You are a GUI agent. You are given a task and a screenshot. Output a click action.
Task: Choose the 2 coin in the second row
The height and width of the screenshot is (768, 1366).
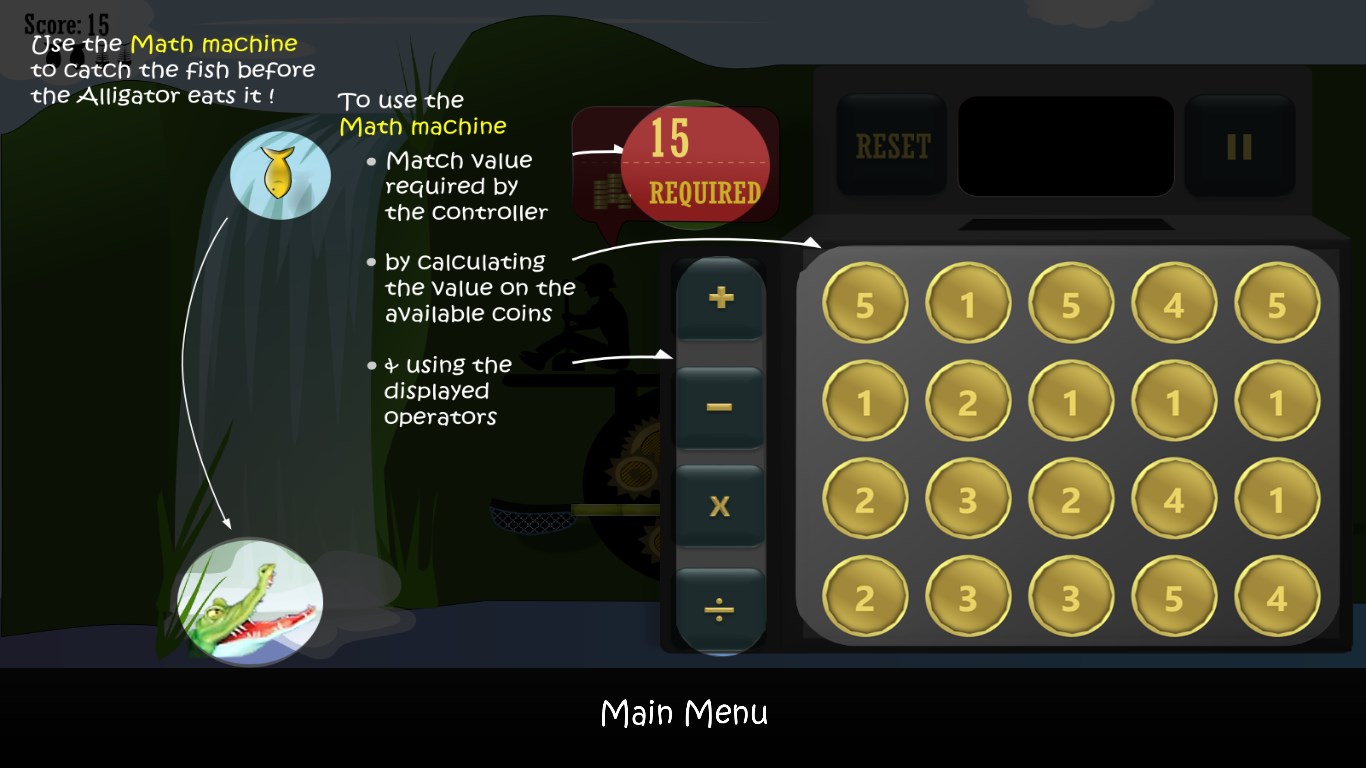click(968, 402)
